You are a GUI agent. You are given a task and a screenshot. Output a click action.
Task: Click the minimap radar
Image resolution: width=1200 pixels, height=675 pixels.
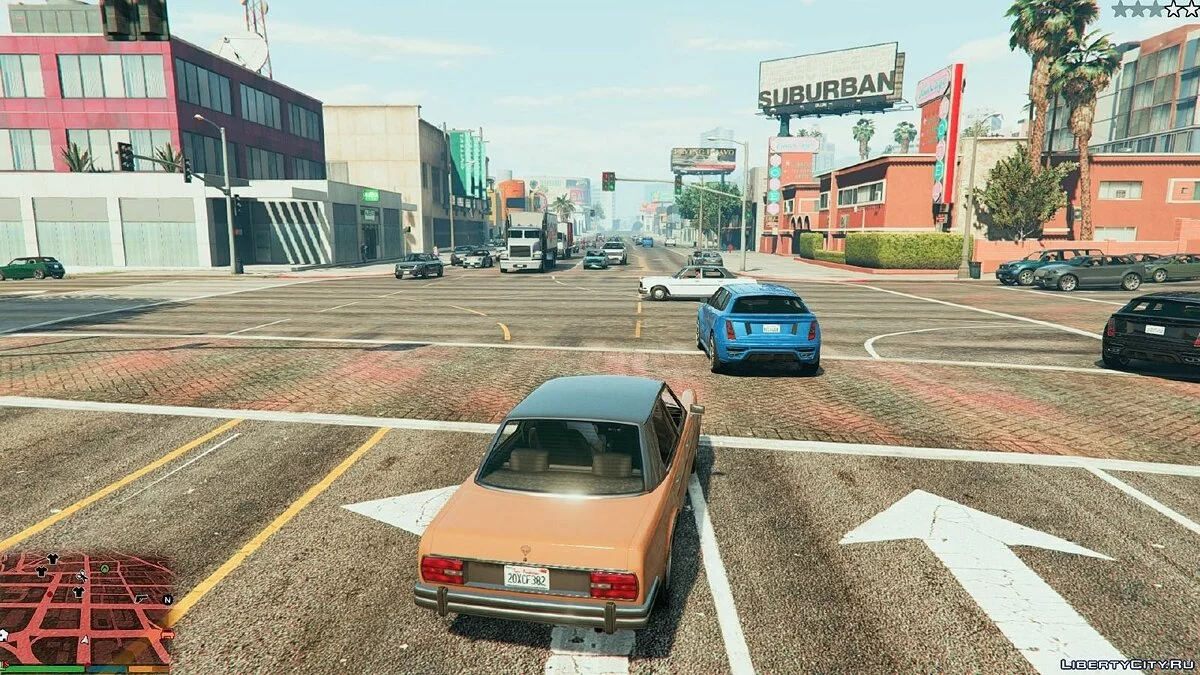pyautogui.click(x=85, y=606)
